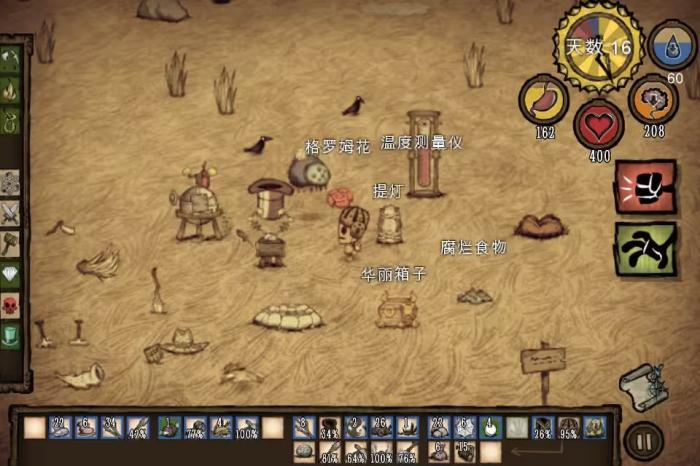Select the backpack item at 81%
Screen dimensions: 700x466
(329, 452)
